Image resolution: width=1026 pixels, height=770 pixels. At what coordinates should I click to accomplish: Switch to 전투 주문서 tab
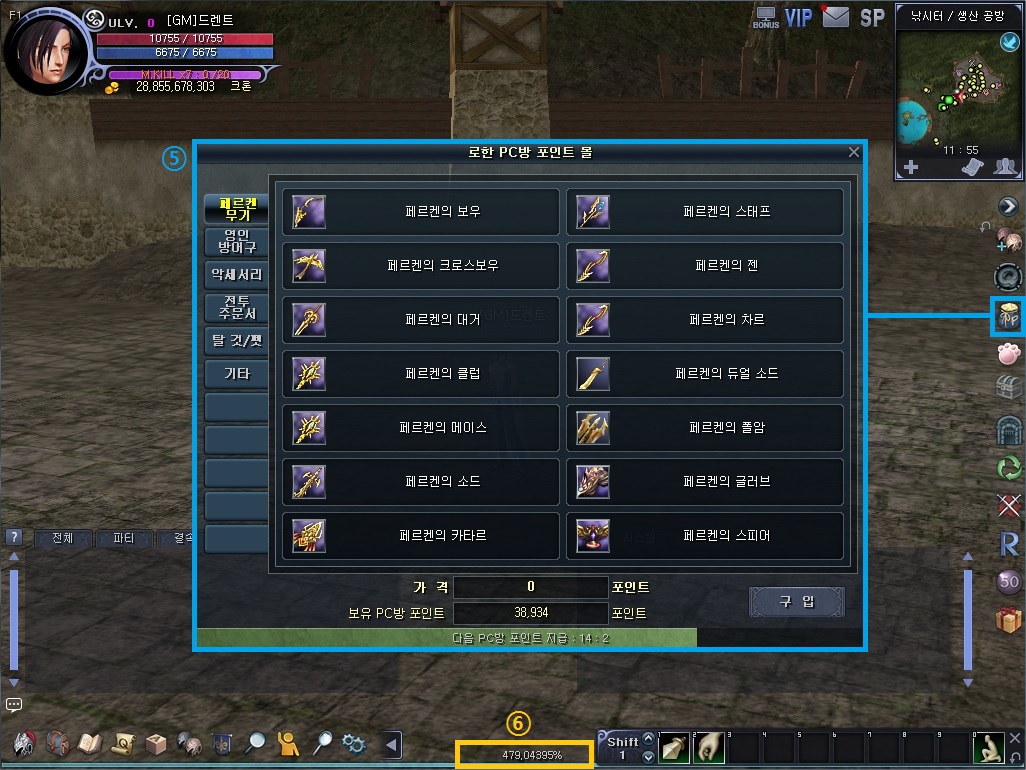[236, 307]
